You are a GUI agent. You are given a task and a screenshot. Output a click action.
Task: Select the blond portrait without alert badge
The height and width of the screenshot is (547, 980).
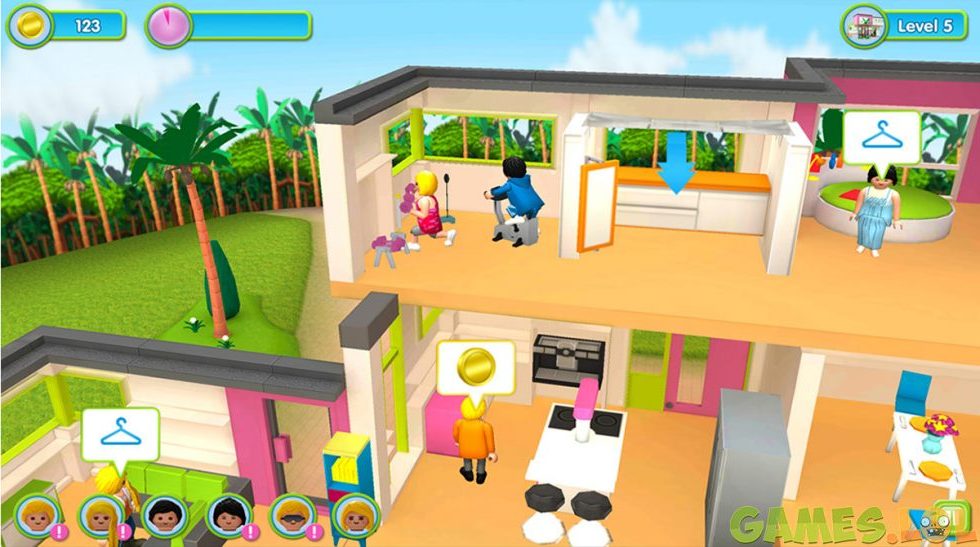tap(354, 516)
